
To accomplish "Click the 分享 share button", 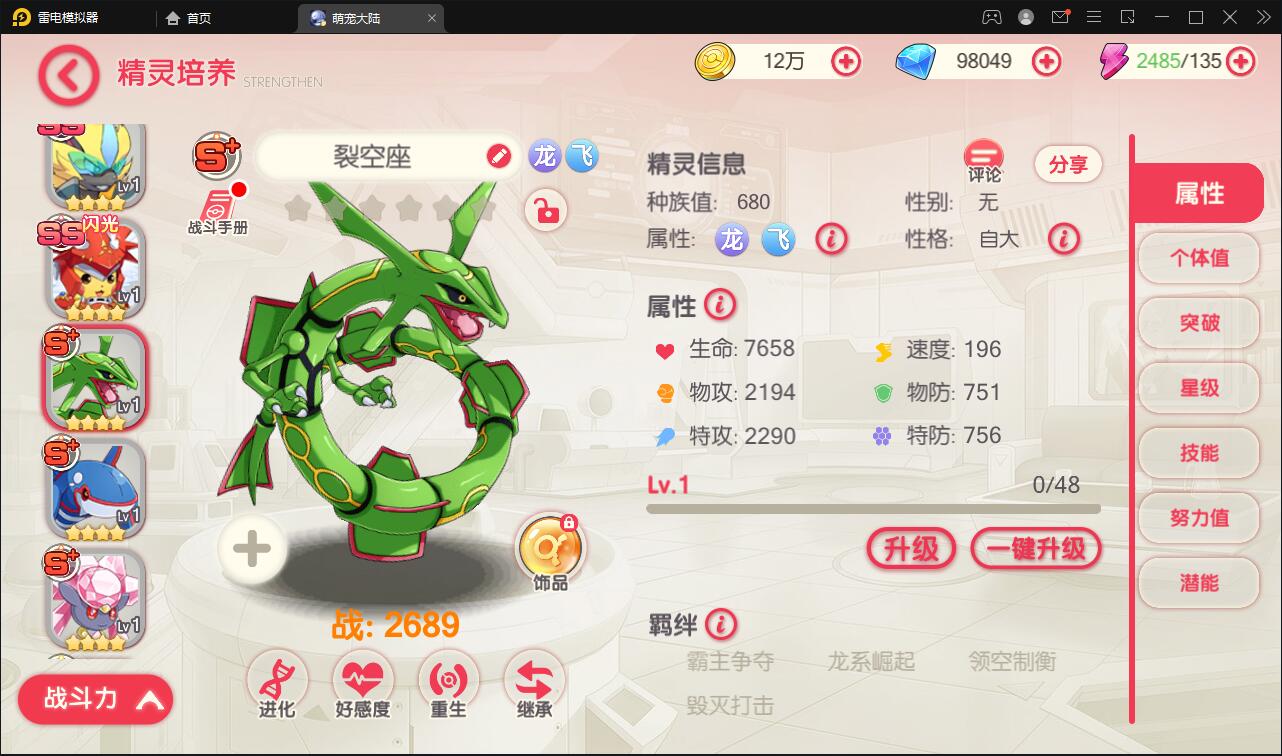I will (1068, 164).
